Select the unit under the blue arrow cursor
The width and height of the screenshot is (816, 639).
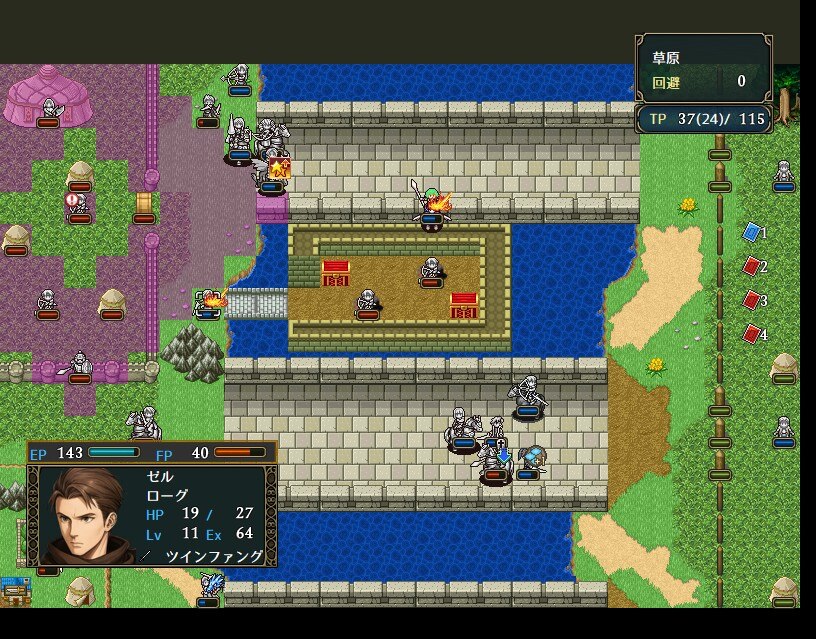click(x=496, y=462)
